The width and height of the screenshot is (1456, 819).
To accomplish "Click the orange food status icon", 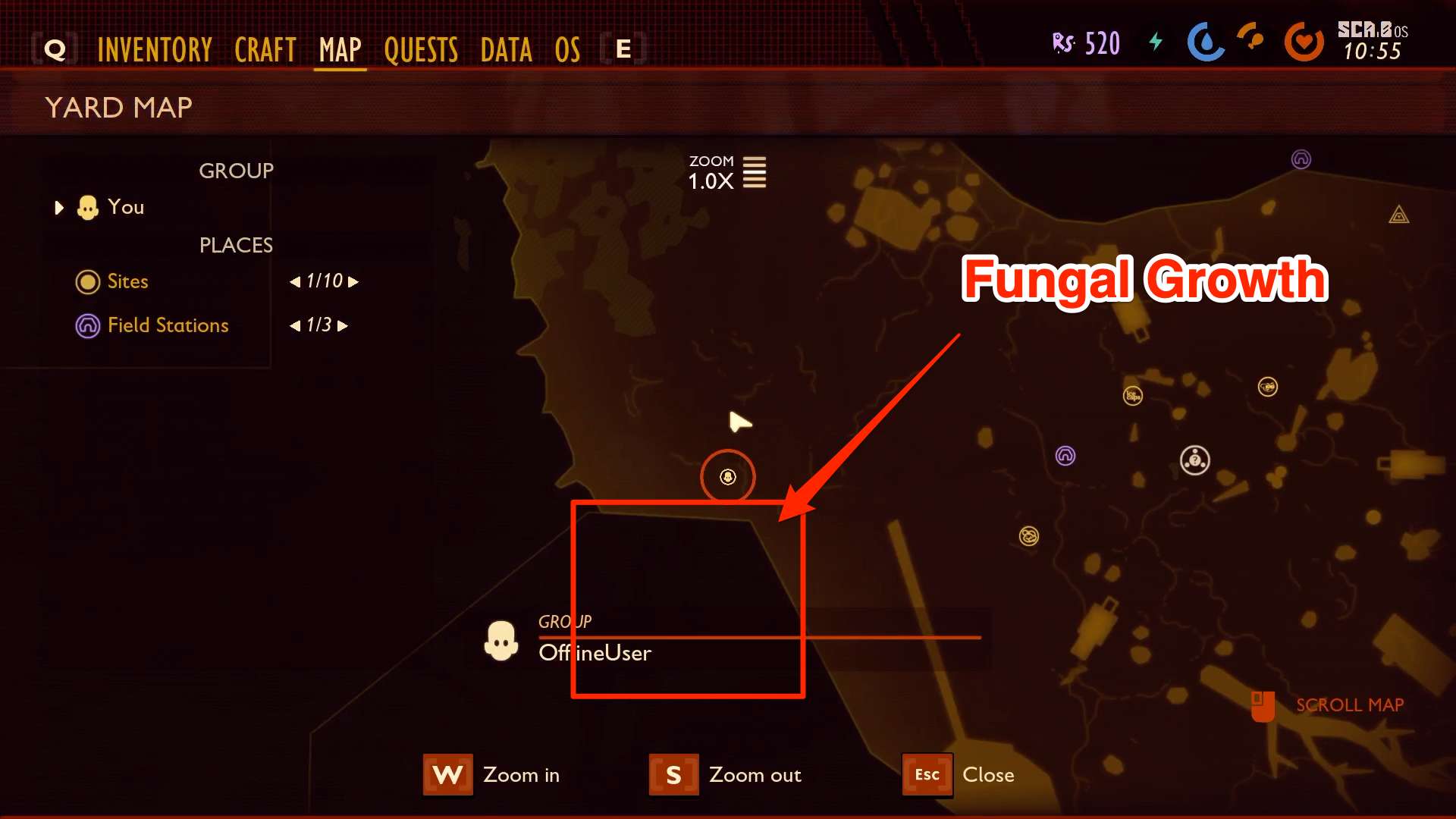I will coord(1250,39).
